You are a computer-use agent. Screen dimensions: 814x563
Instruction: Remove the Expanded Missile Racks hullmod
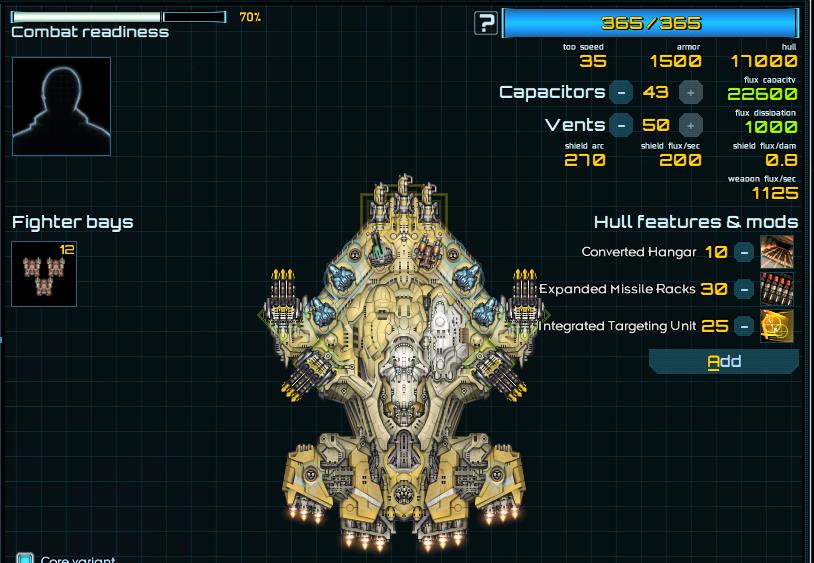[x=743, y=289]
